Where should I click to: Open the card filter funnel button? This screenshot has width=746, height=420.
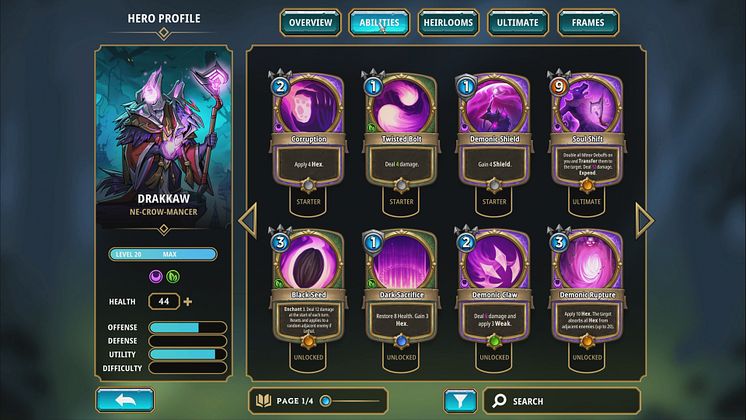(459, 401)
